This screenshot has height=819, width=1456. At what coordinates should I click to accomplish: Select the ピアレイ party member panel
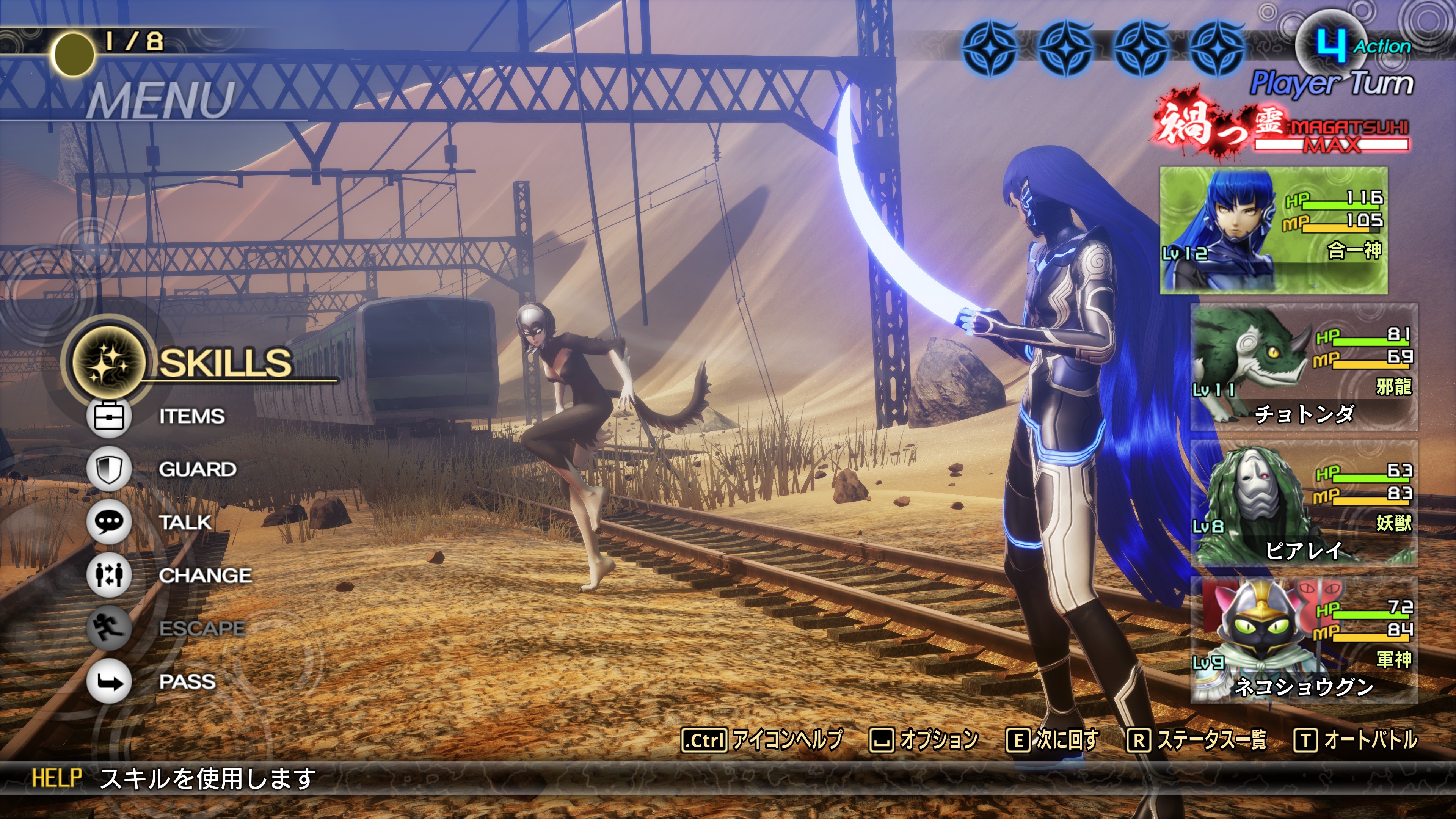pos(1304,504)
